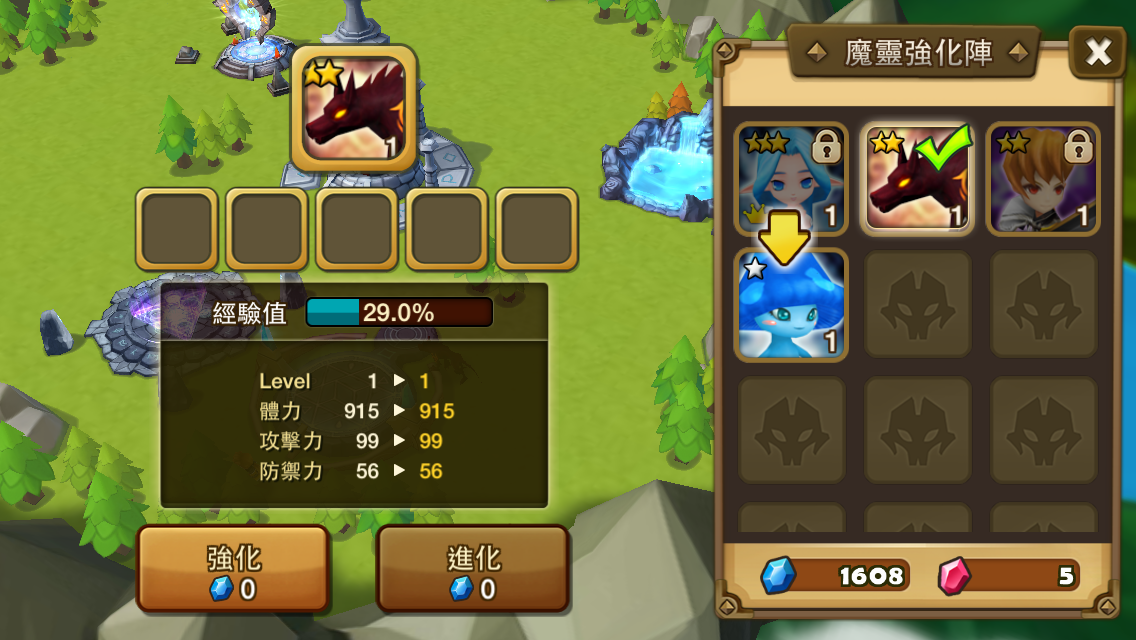Deselect the checked red hellhound monster
The width and height of the screenshot is (1136, 640).
tap(917, 180)
